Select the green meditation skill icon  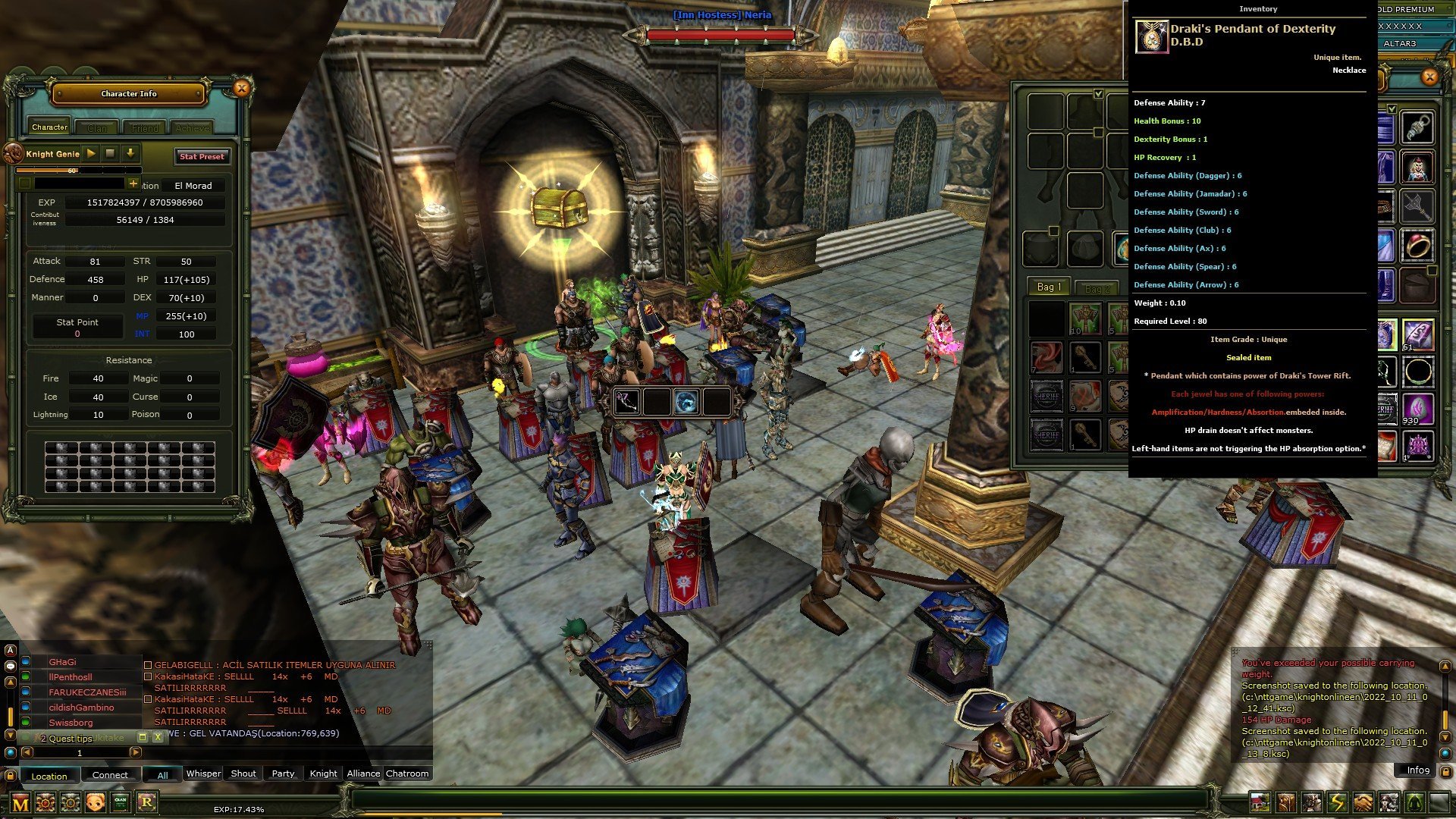pos(1415,802)
